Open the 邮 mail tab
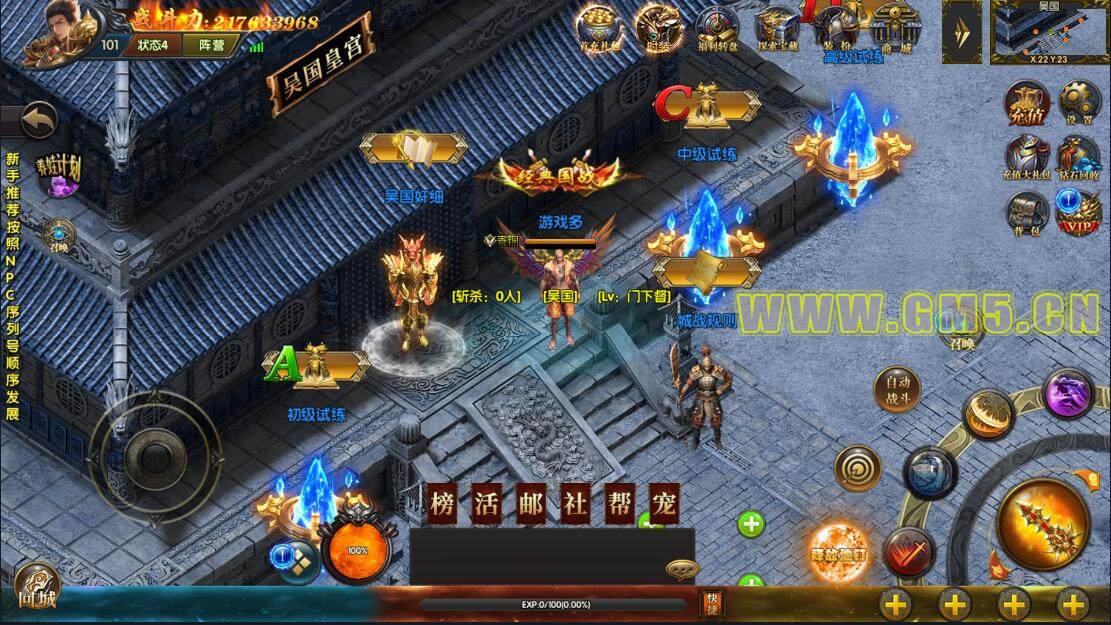The height and width of the screenshot is (625, 1111). click(530, 504)
